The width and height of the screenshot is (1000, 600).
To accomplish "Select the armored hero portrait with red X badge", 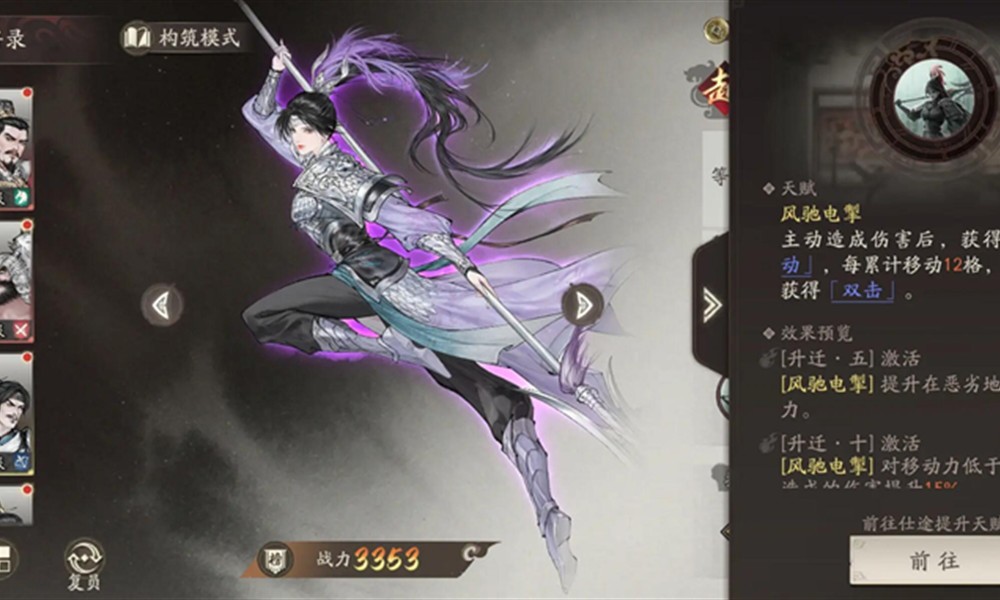I will coord(14,280).
